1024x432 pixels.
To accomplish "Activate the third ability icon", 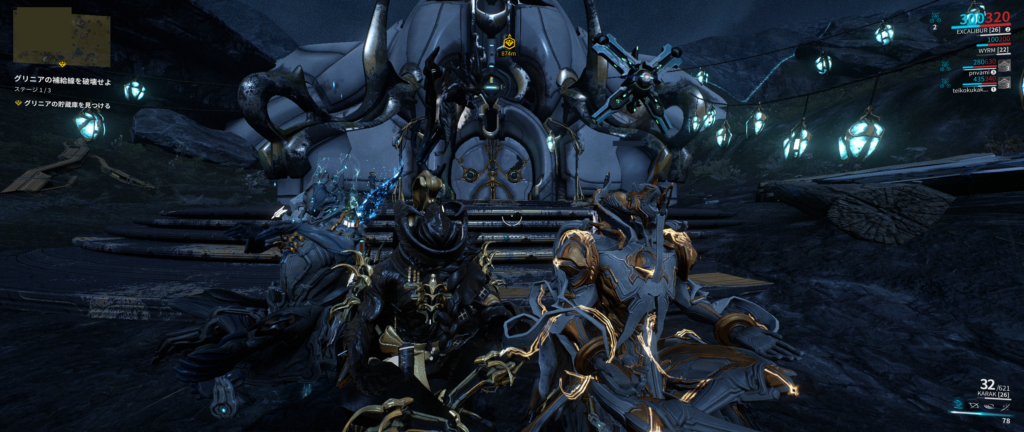I will click(x=988, y=405).
